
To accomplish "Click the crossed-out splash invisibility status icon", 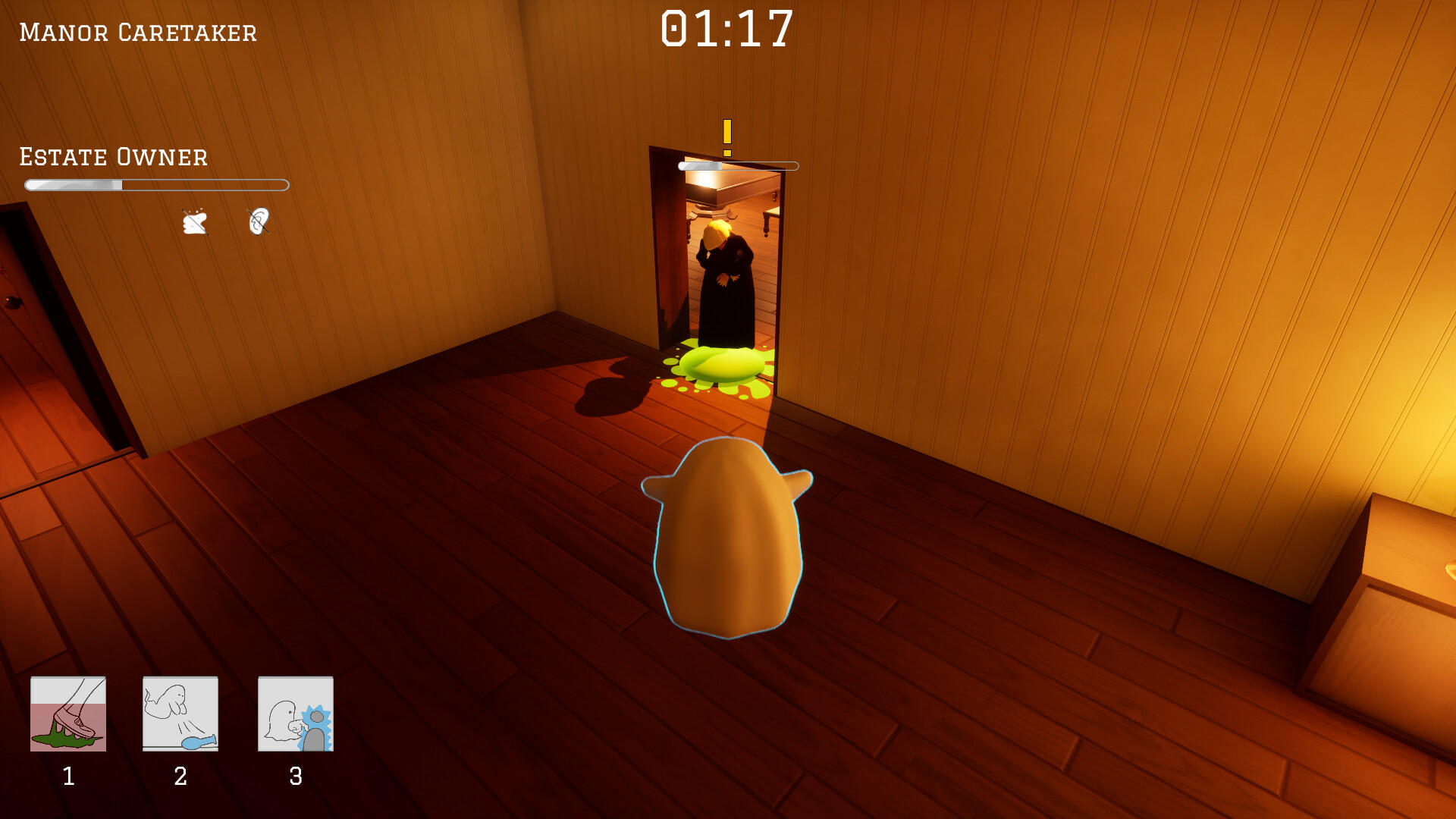I will click(196, 221).
